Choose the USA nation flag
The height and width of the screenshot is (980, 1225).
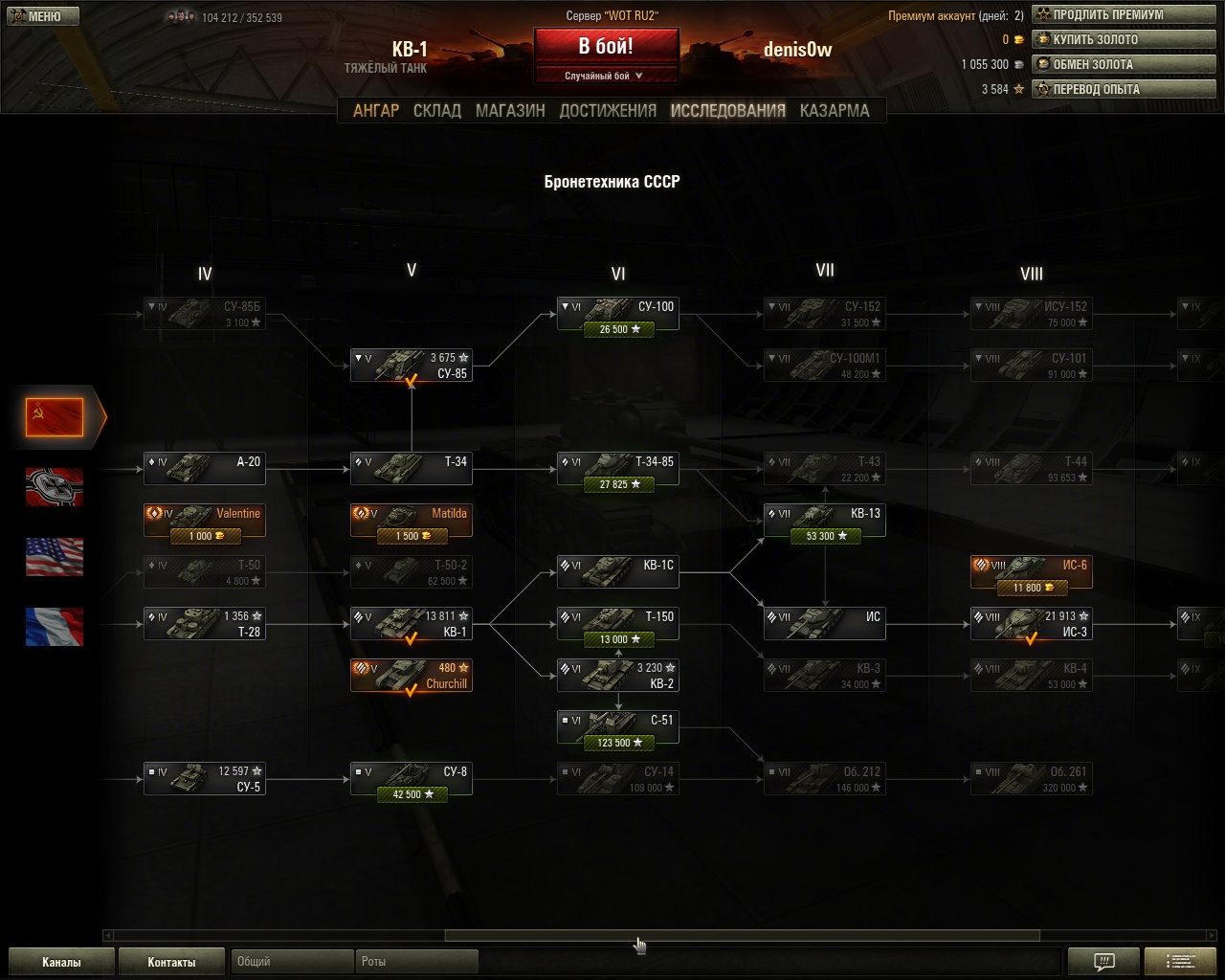(55, 556)
